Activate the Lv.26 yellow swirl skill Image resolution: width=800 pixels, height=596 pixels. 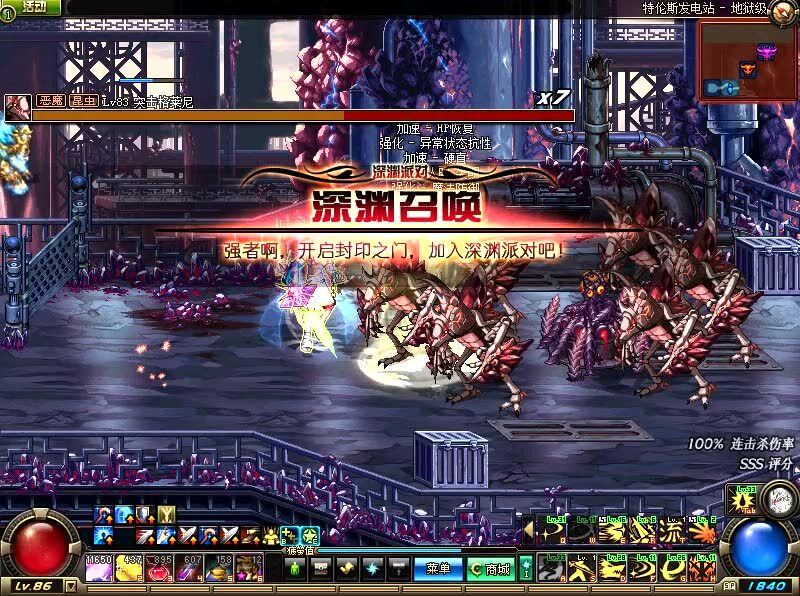click(x=674, y=568)
